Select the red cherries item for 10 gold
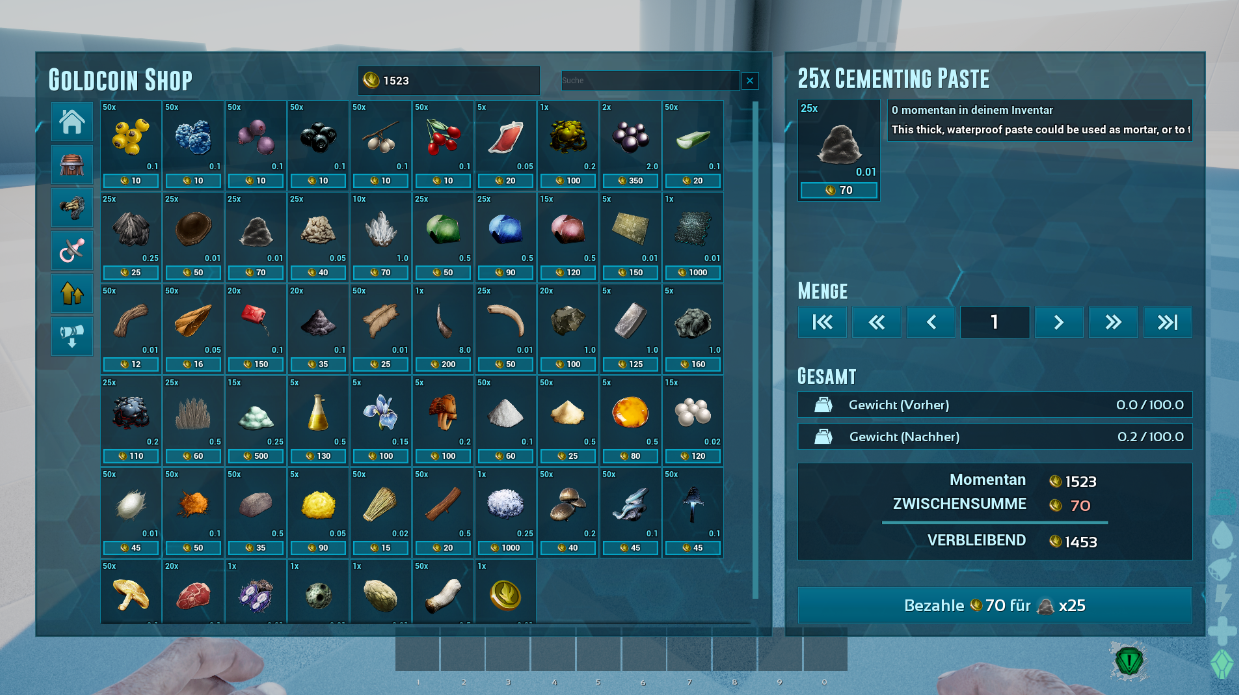The height and width of the screenshot is (695, 1239). [443, 142]
